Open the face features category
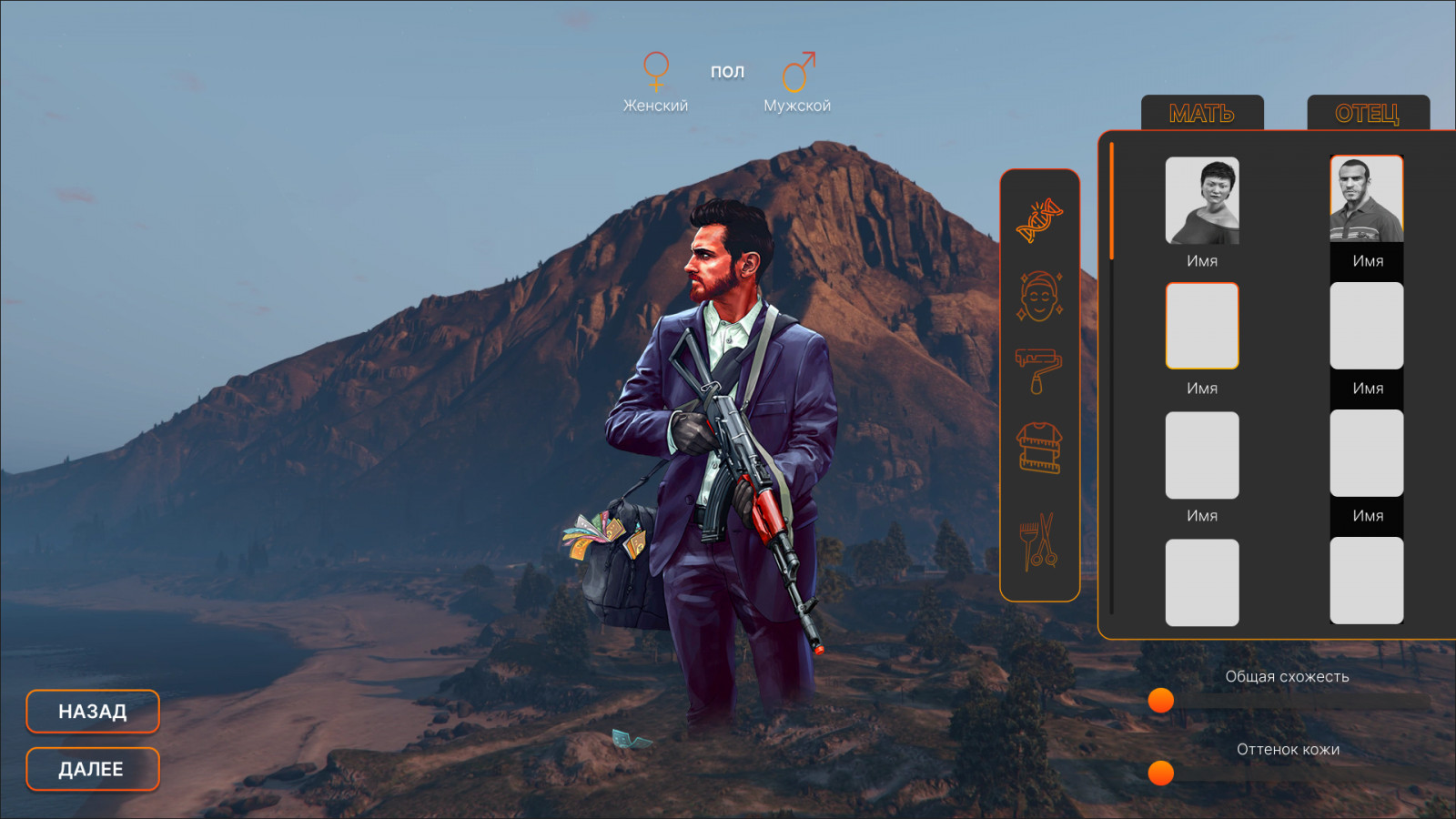Image resolution: width=1456 pixels, height=819 pixels. pos(1039,296)
